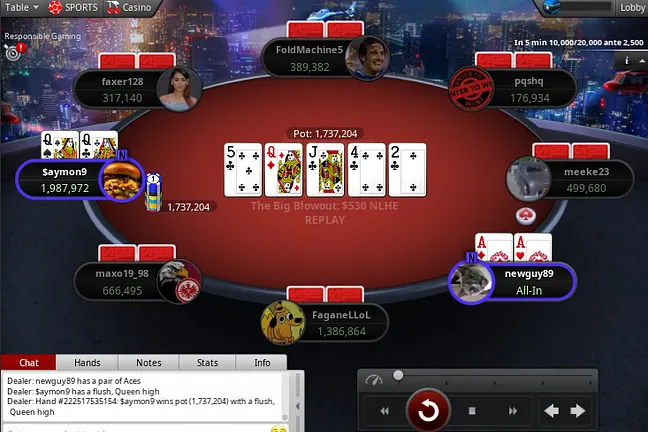Open the Table dropdown menu
The image size is (648, 432).
point(22,7)
